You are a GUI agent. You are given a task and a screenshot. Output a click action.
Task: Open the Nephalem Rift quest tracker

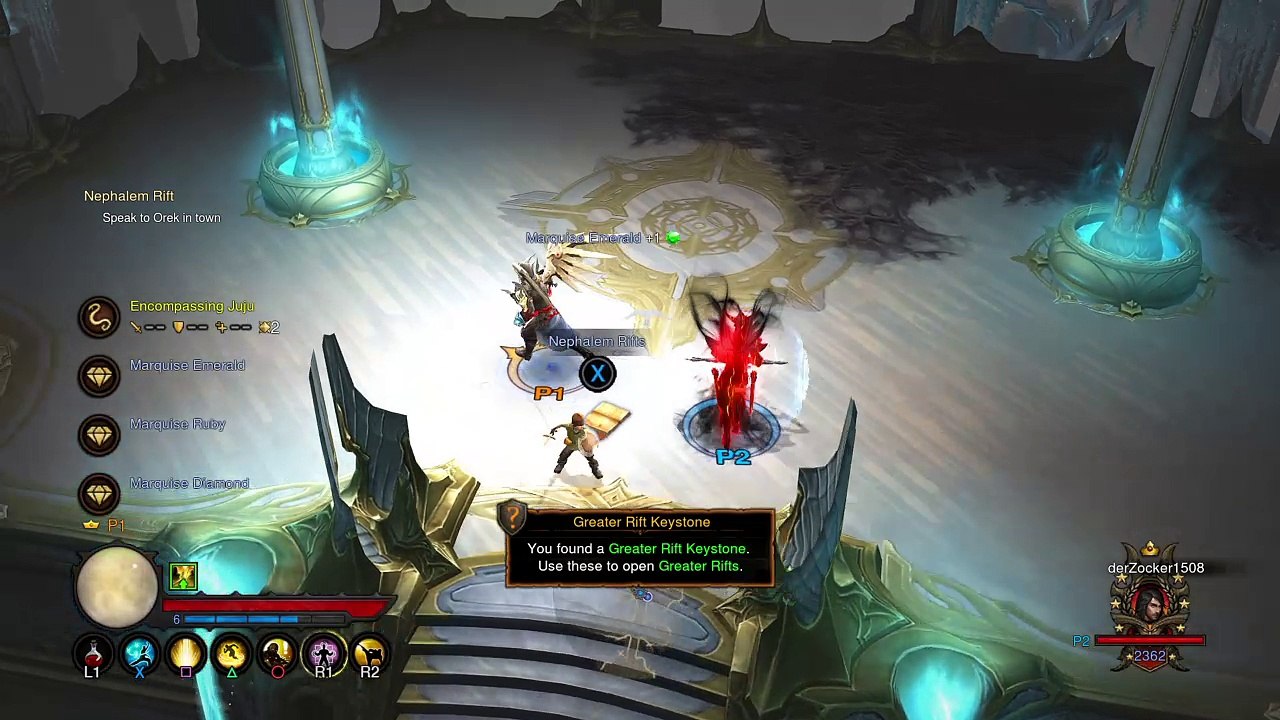click(129, 196)
